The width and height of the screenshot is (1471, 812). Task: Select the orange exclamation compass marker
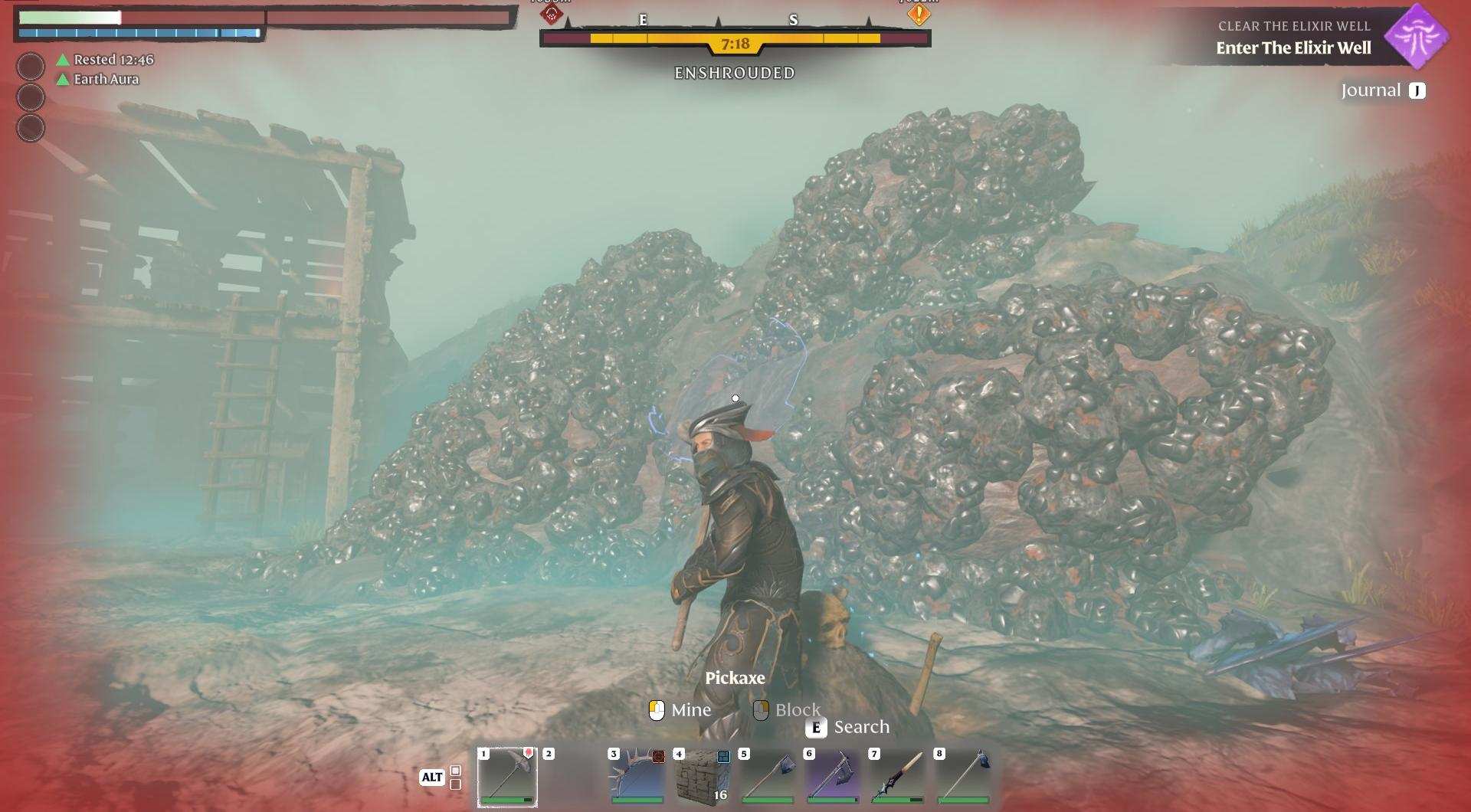pyautogui.click(x=918, y=13)
